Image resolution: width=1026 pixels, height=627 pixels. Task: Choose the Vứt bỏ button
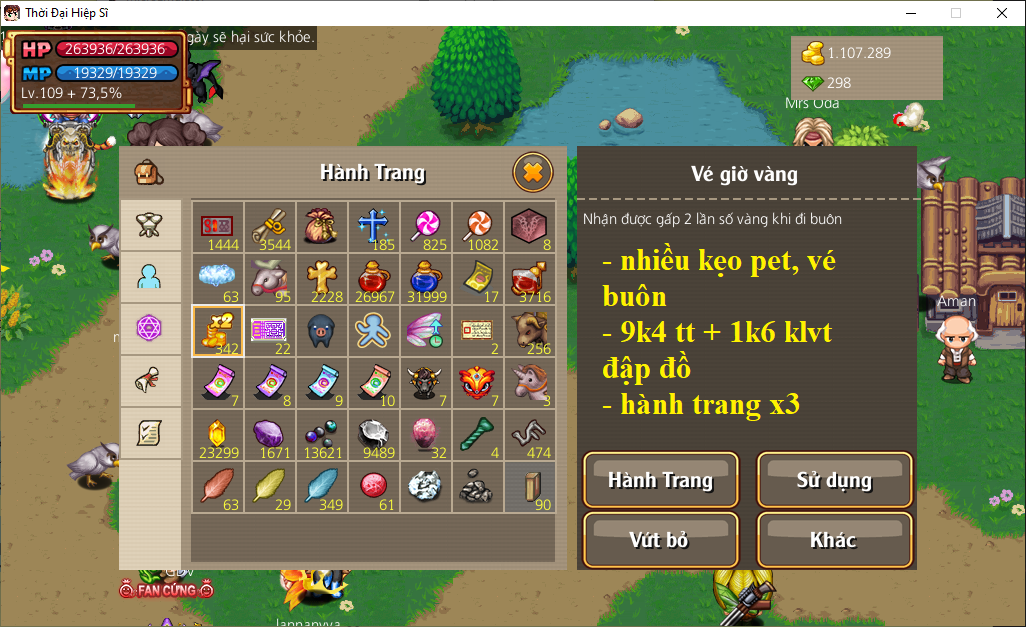(x=660, y=540)
